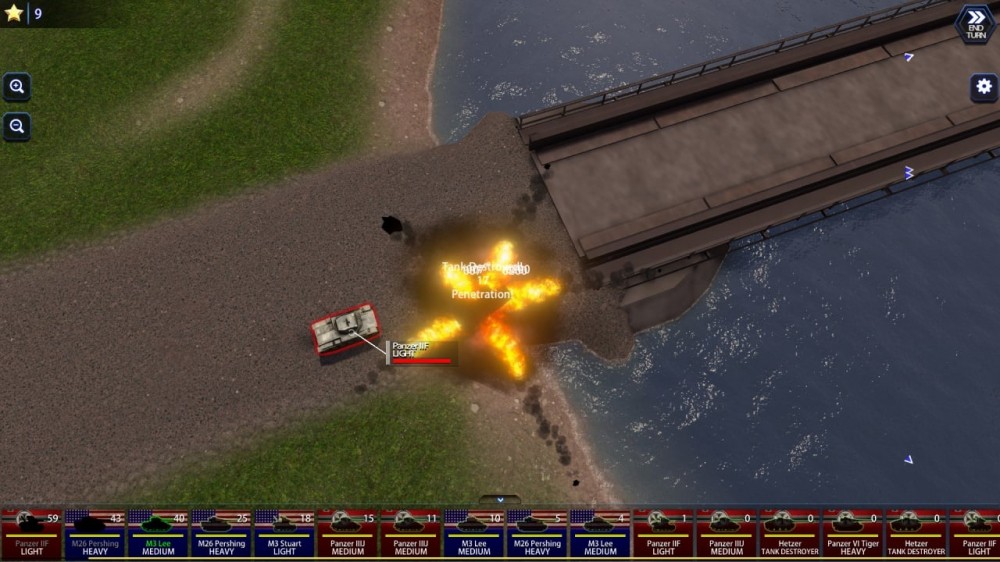The height and width of the screenshot is (562, 1000).
Task: Select the Panzer III medium card numbered 11
Action: (x=411, y=534)
